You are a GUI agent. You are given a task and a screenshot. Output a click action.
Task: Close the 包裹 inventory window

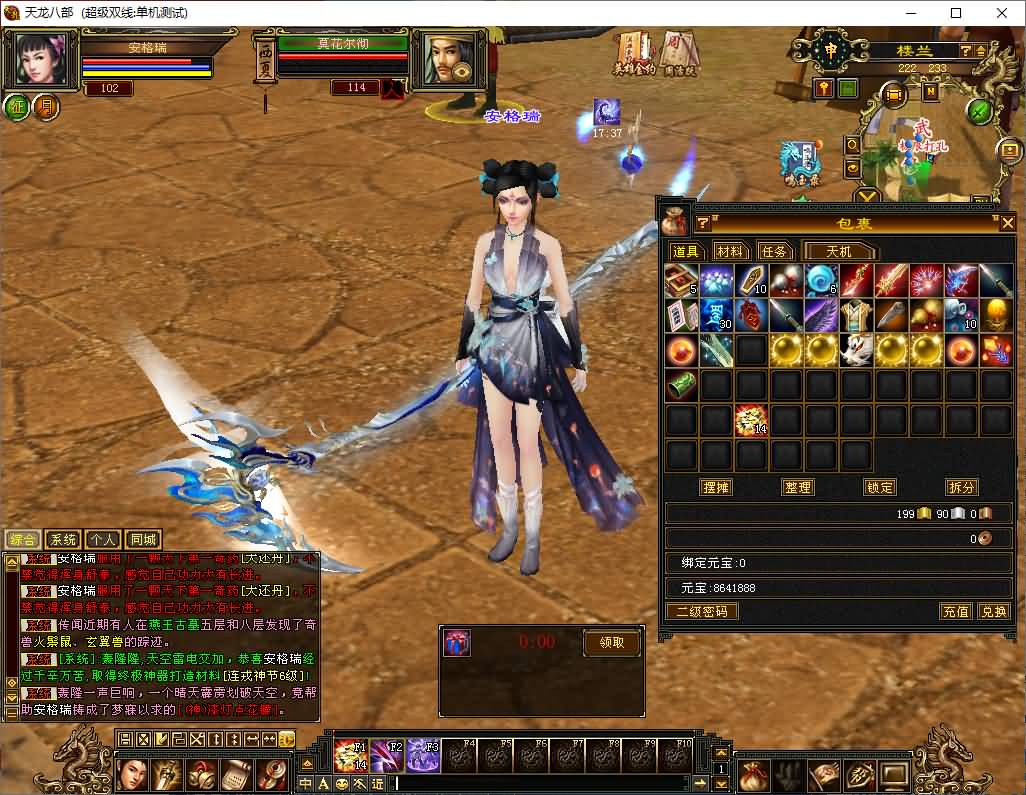coord(1007,223)
